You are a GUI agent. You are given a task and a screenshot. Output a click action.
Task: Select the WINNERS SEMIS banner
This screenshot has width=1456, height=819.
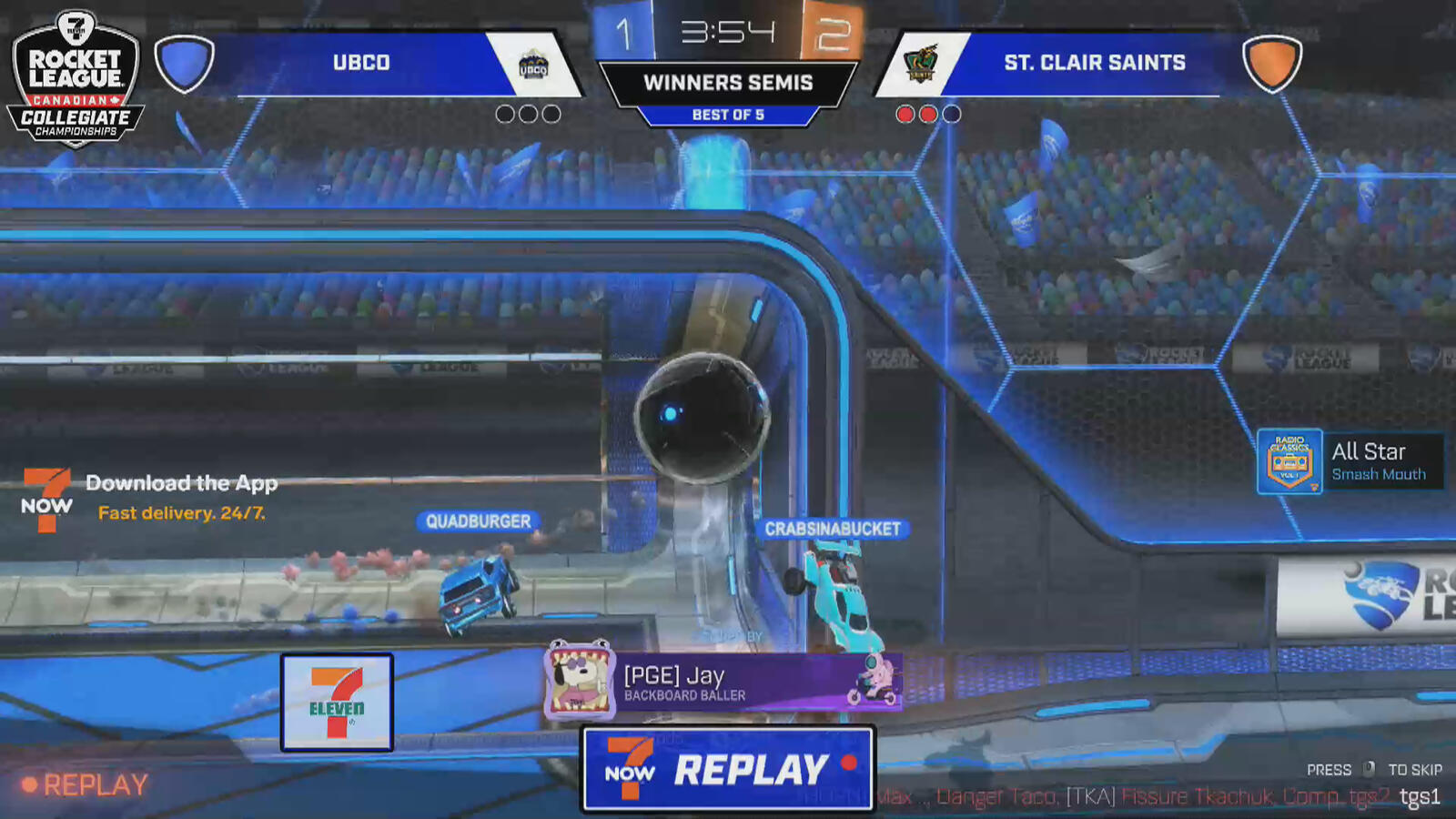pyautogui.click(x=727, y=82)
